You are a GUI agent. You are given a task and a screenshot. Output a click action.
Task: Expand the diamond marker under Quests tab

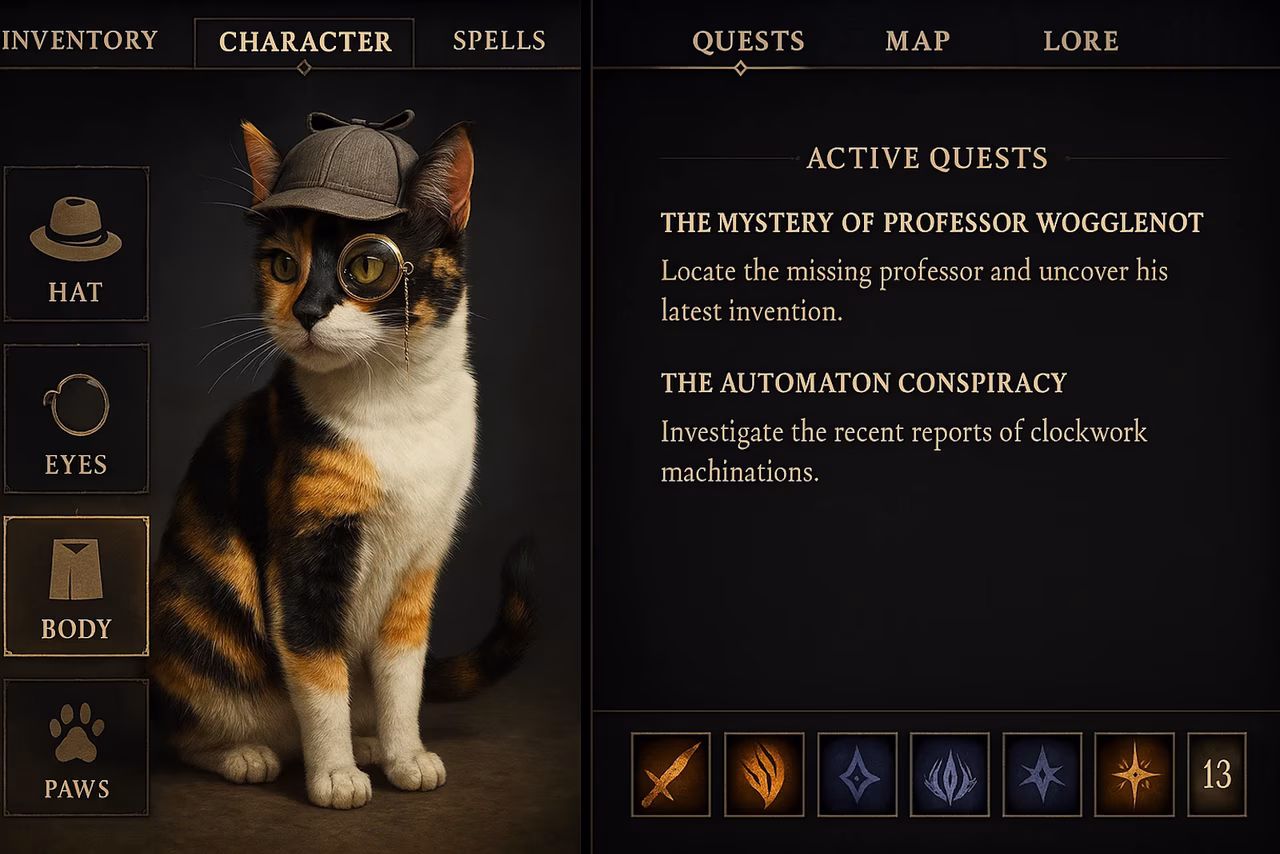740,67
